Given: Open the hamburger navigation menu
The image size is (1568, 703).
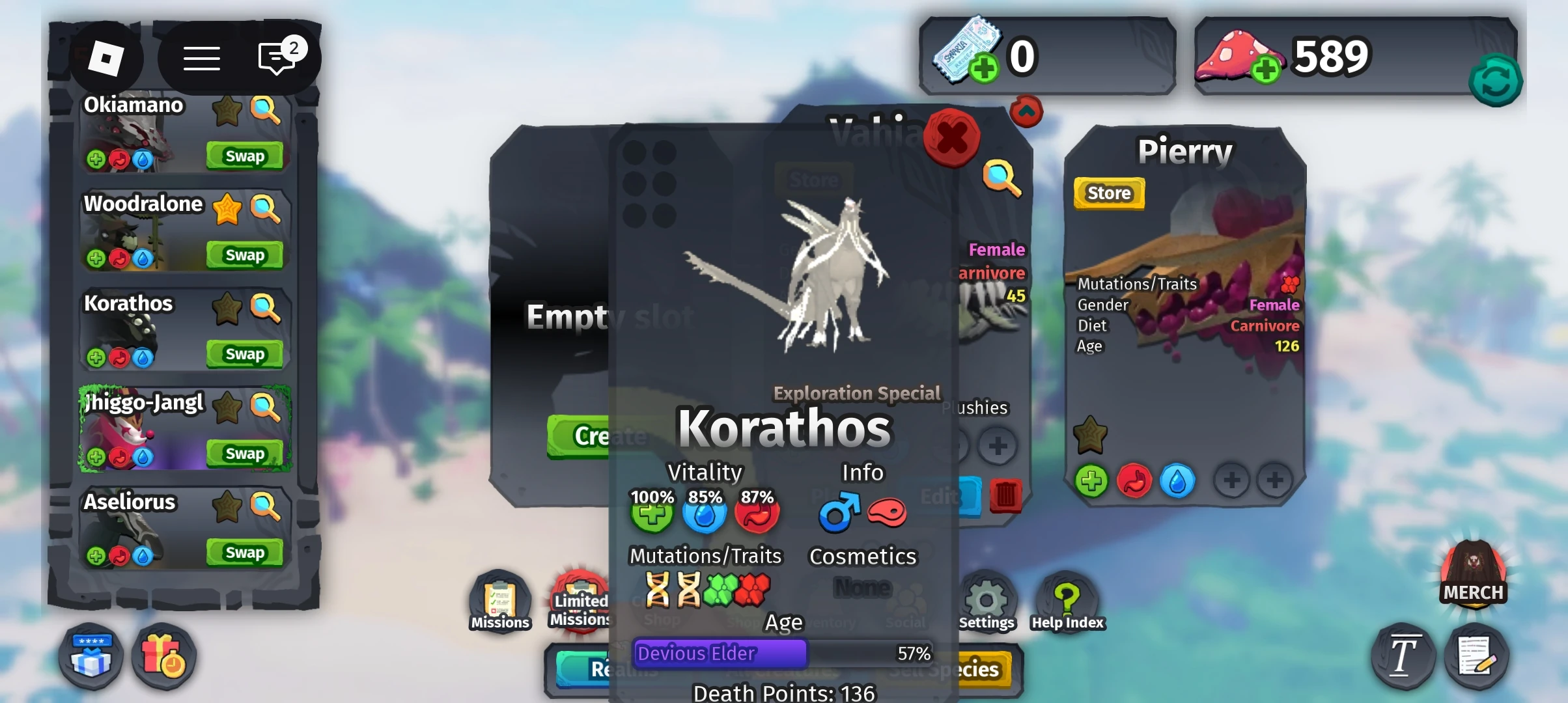Looking at the screenshot, I should tap(202, 58).
